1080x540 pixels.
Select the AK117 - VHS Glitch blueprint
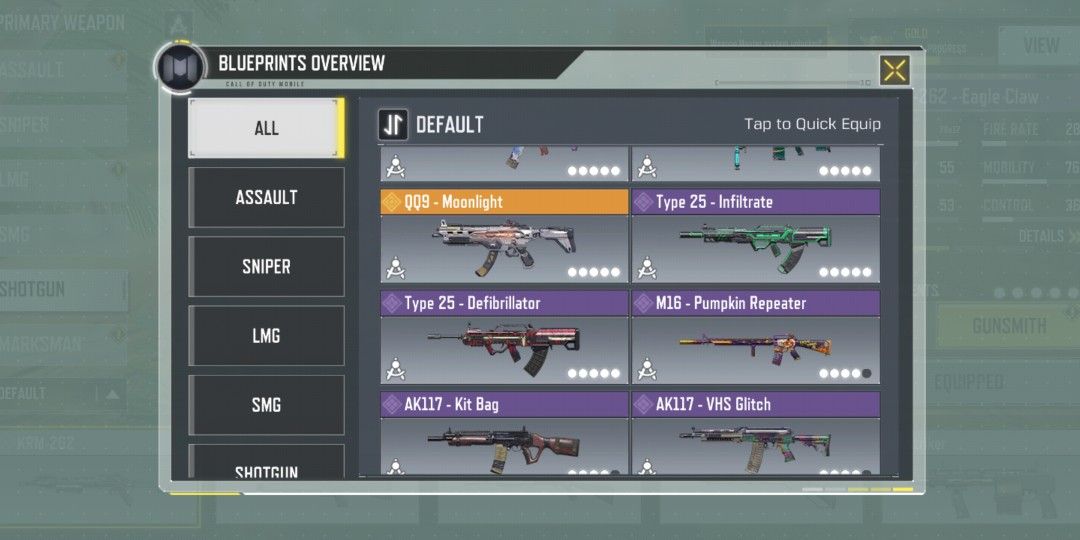755,443
